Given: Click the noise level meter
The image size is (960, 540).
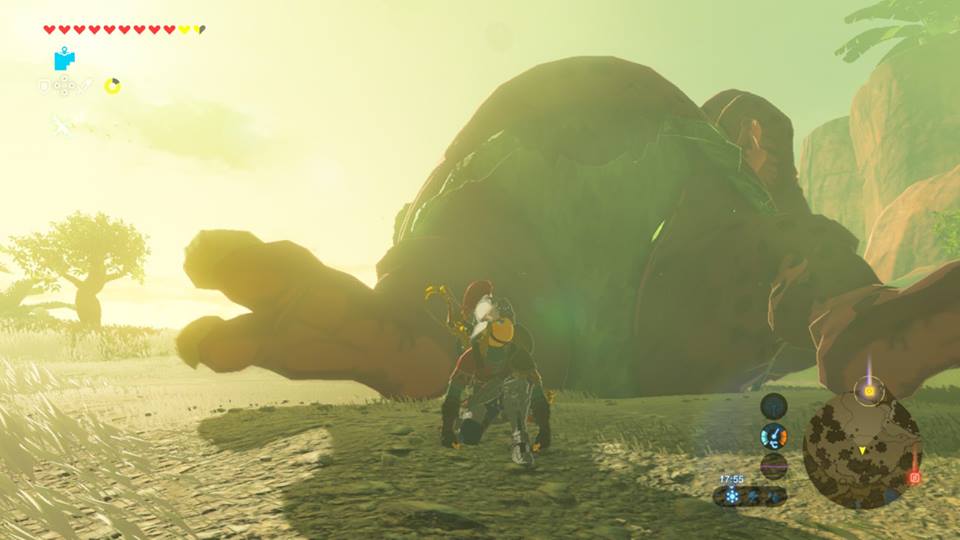Looking at the screenshot, I should [773, 465].
